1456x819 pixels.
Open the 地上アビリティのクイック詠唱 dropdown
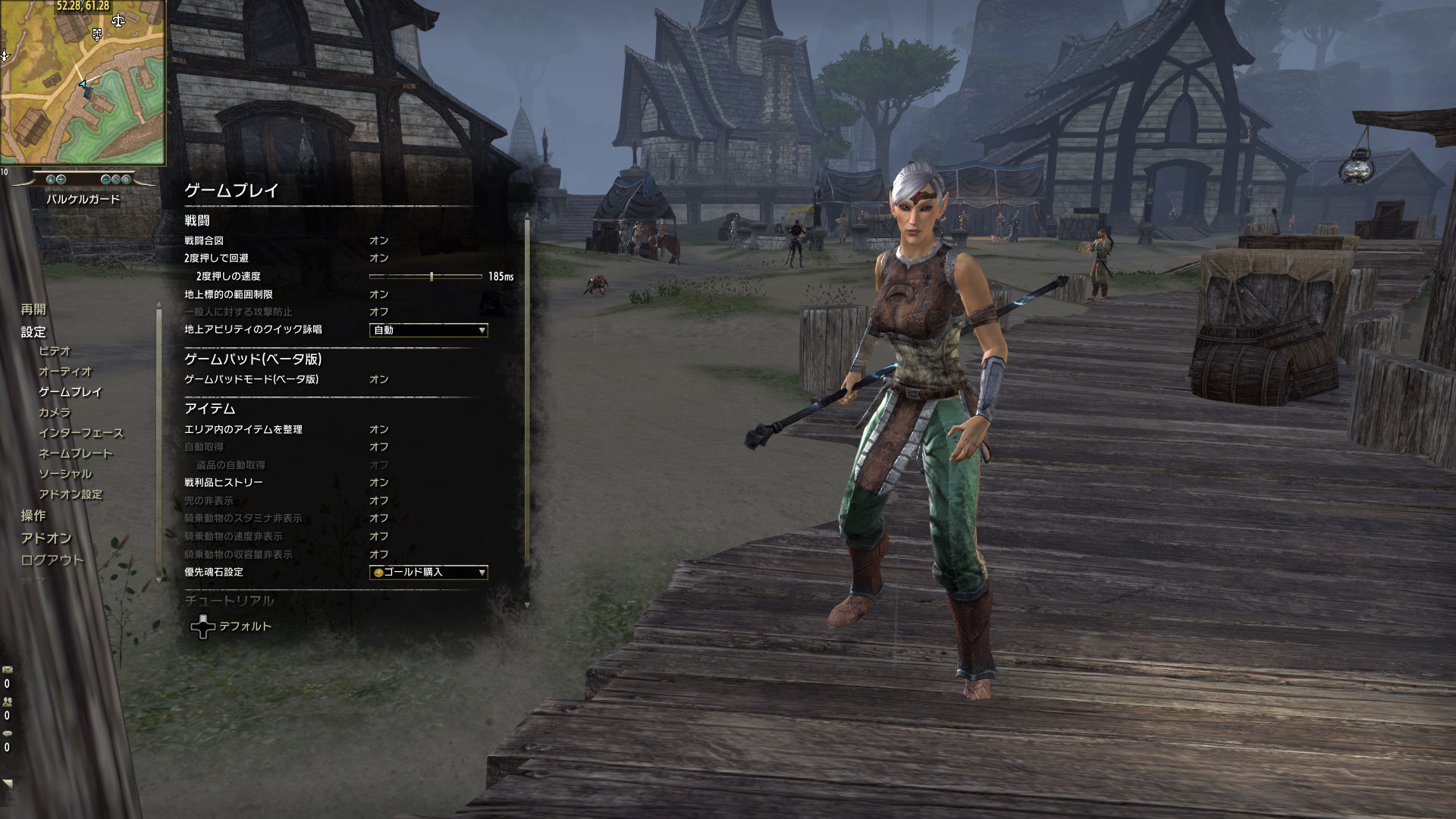click(428, 330)
